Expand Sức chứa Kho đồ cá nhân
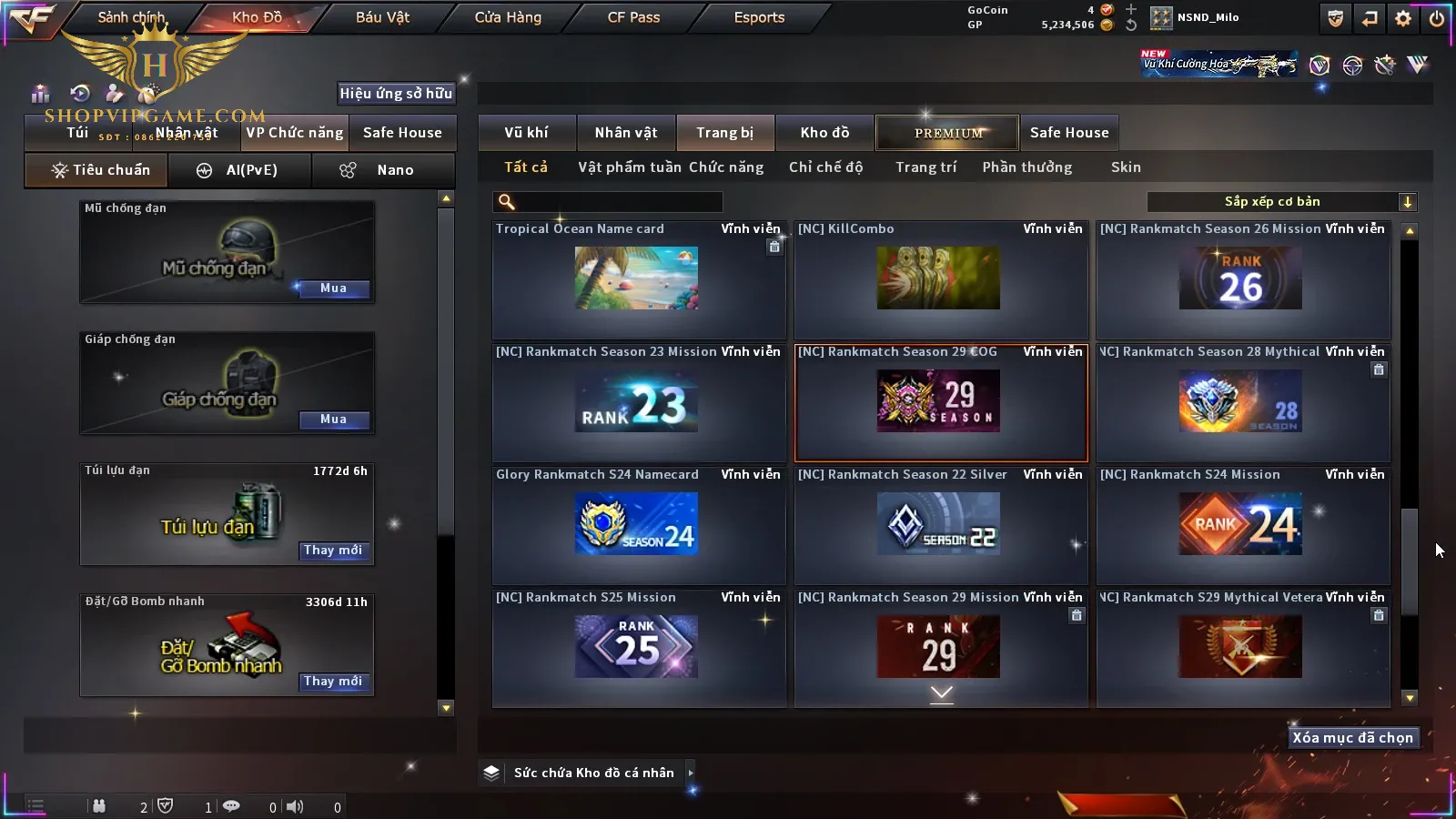The image size is (1456, 819). [x=691, y=773]
